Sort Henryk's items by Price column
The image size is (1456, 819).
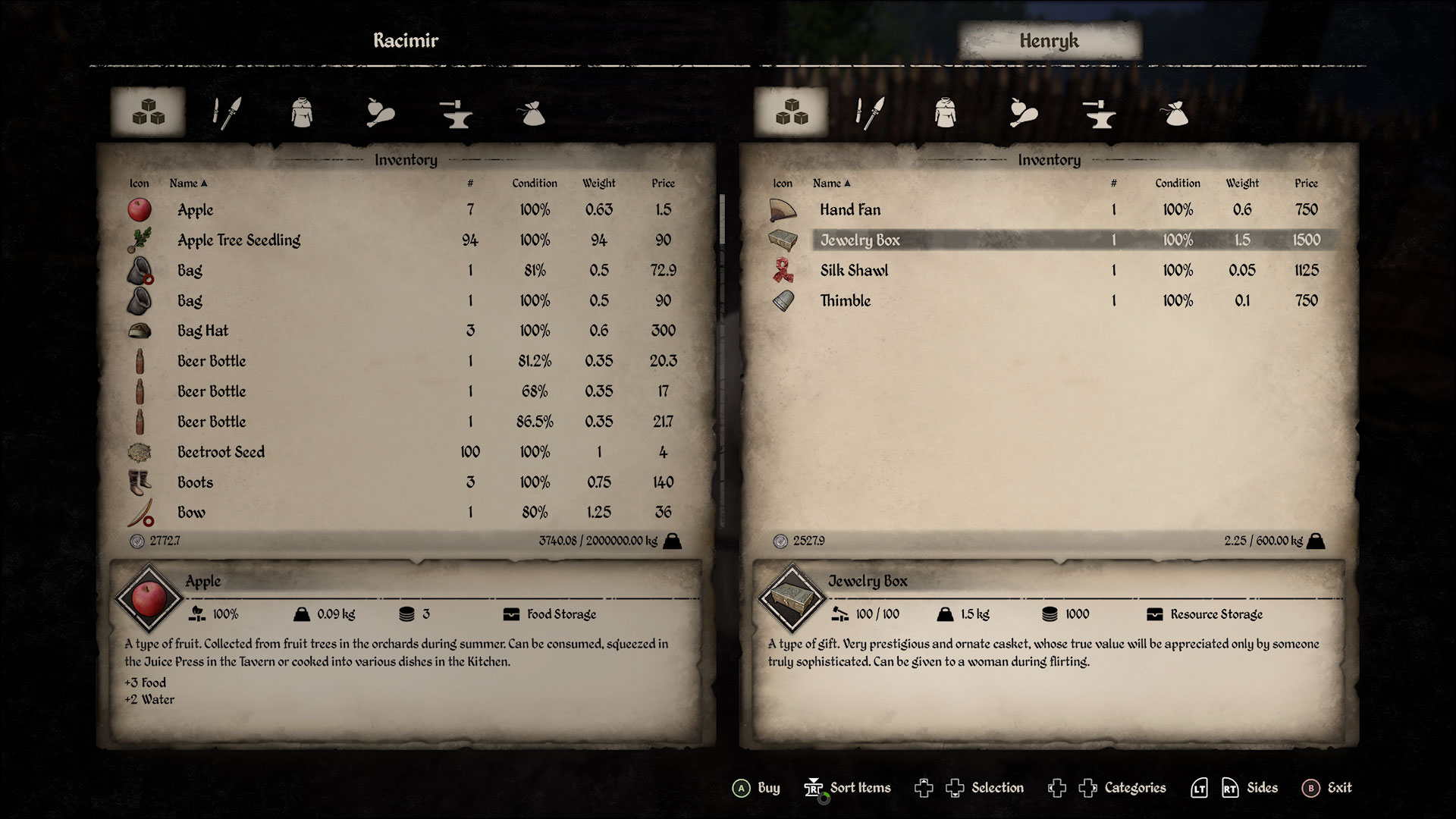(x=1307, y=183)
